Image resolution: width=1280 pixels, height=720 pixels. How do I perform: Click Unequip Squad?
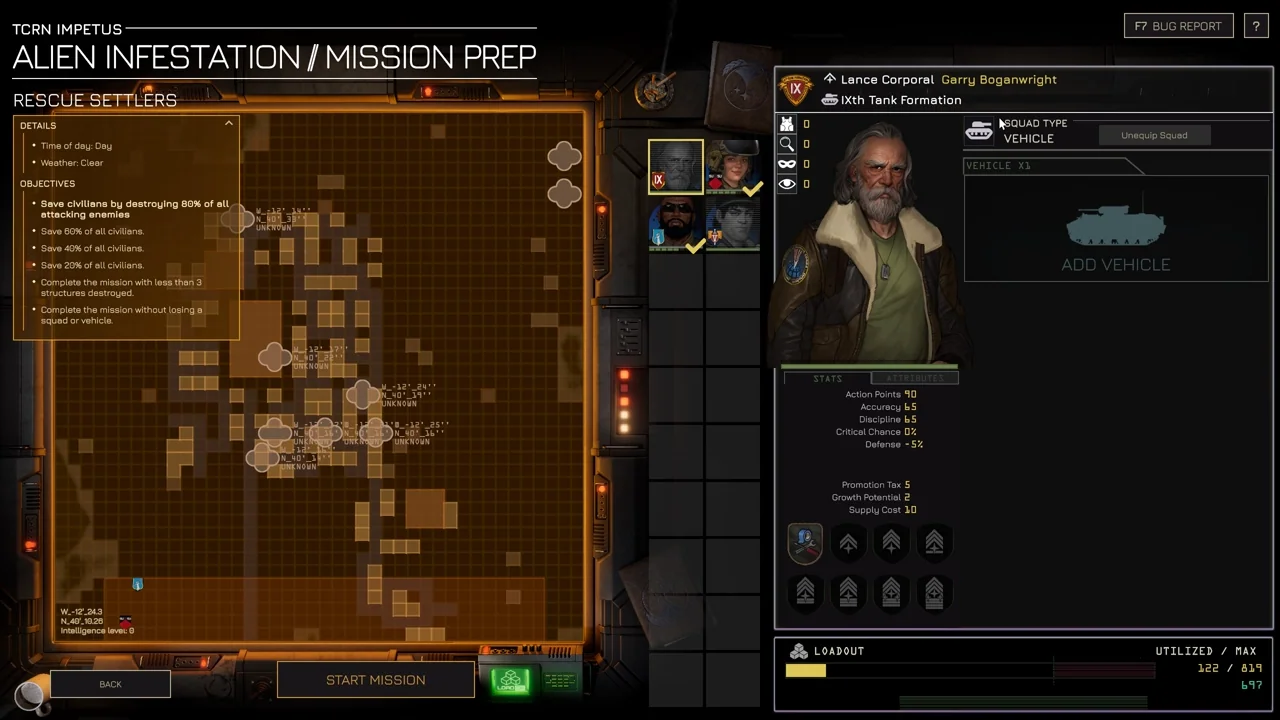[x=1154, y=135]
